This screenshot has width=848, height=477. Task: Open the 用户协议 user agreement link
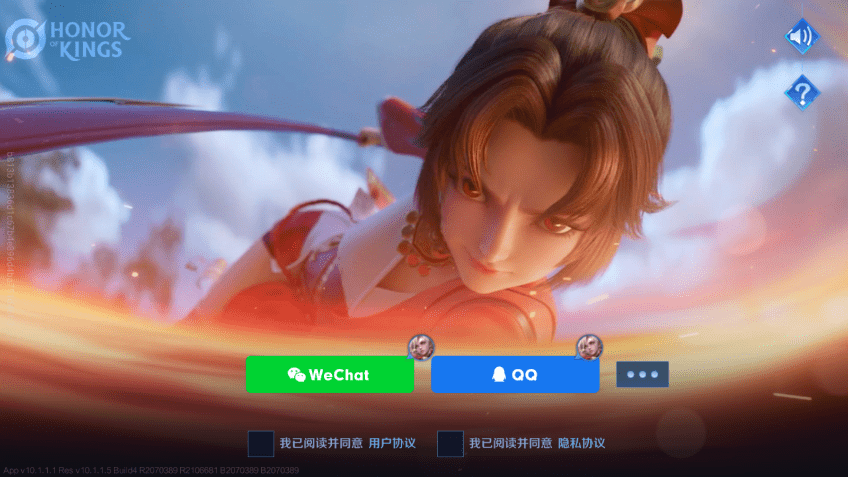(392, 443)
